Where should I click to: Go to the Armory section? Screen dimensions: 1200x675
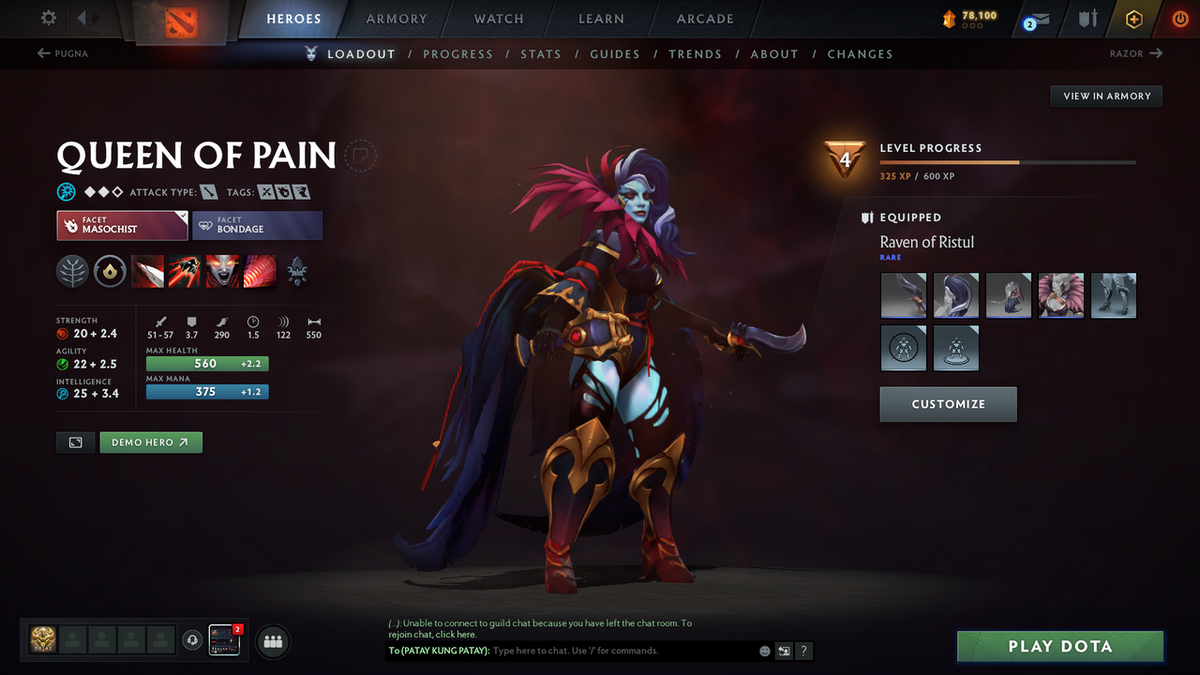(x=396, y=19)
